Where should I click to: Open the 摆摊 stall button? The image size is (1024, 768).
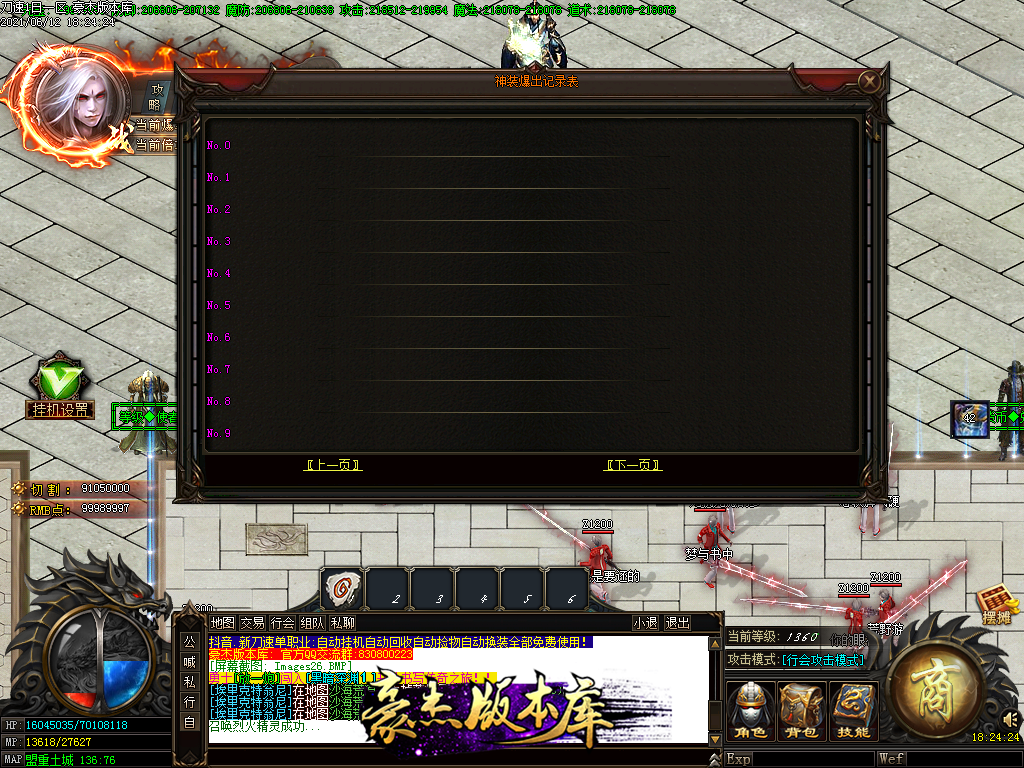pyautogui.click(x=997, y=606)
